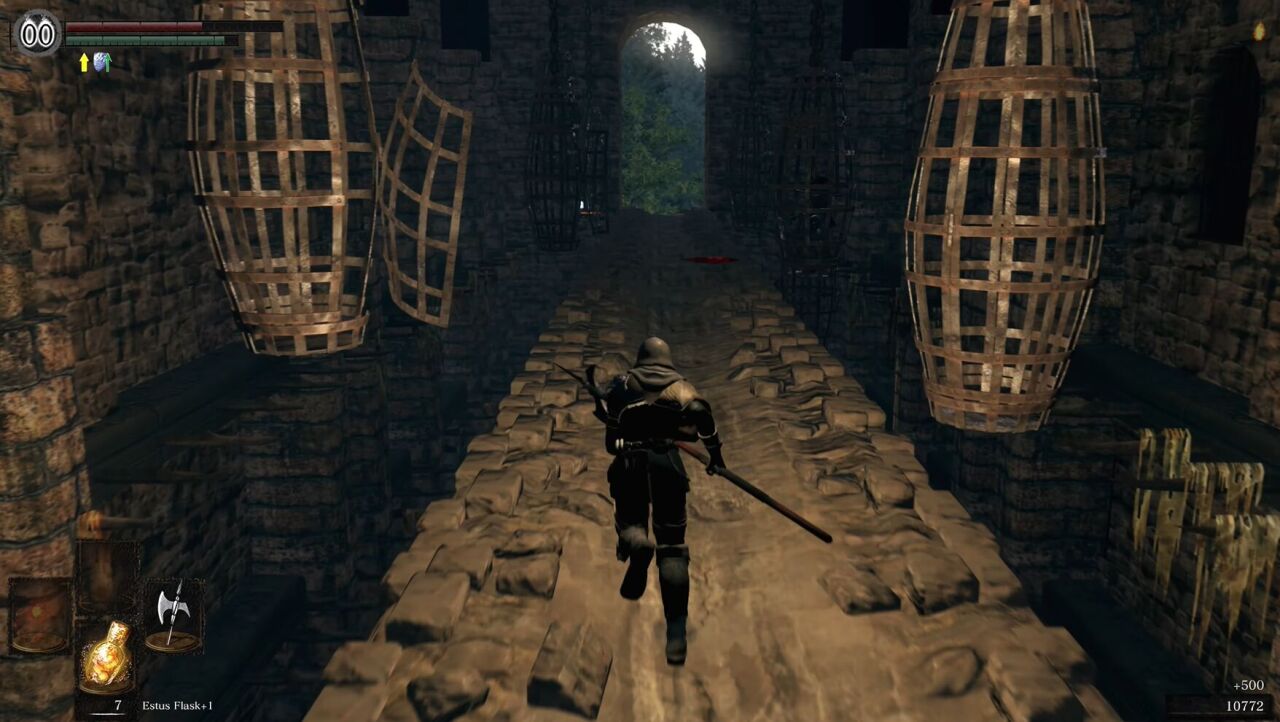Screen dimensions: 1280x722
Task: Select the halberd right-hand weapon slot
Action: (x=172, y=614)
